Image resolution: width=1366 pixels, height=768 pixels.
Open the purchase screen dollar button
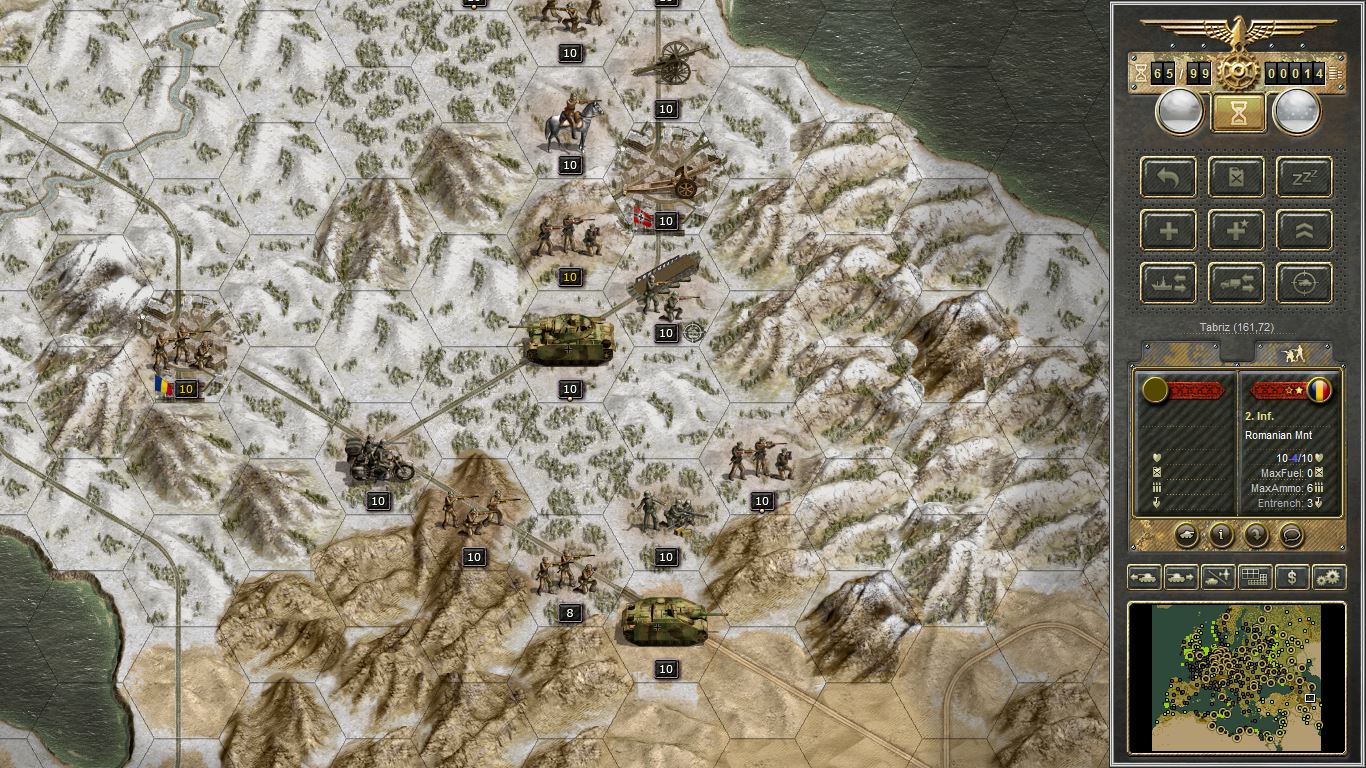click(1292, 577)
